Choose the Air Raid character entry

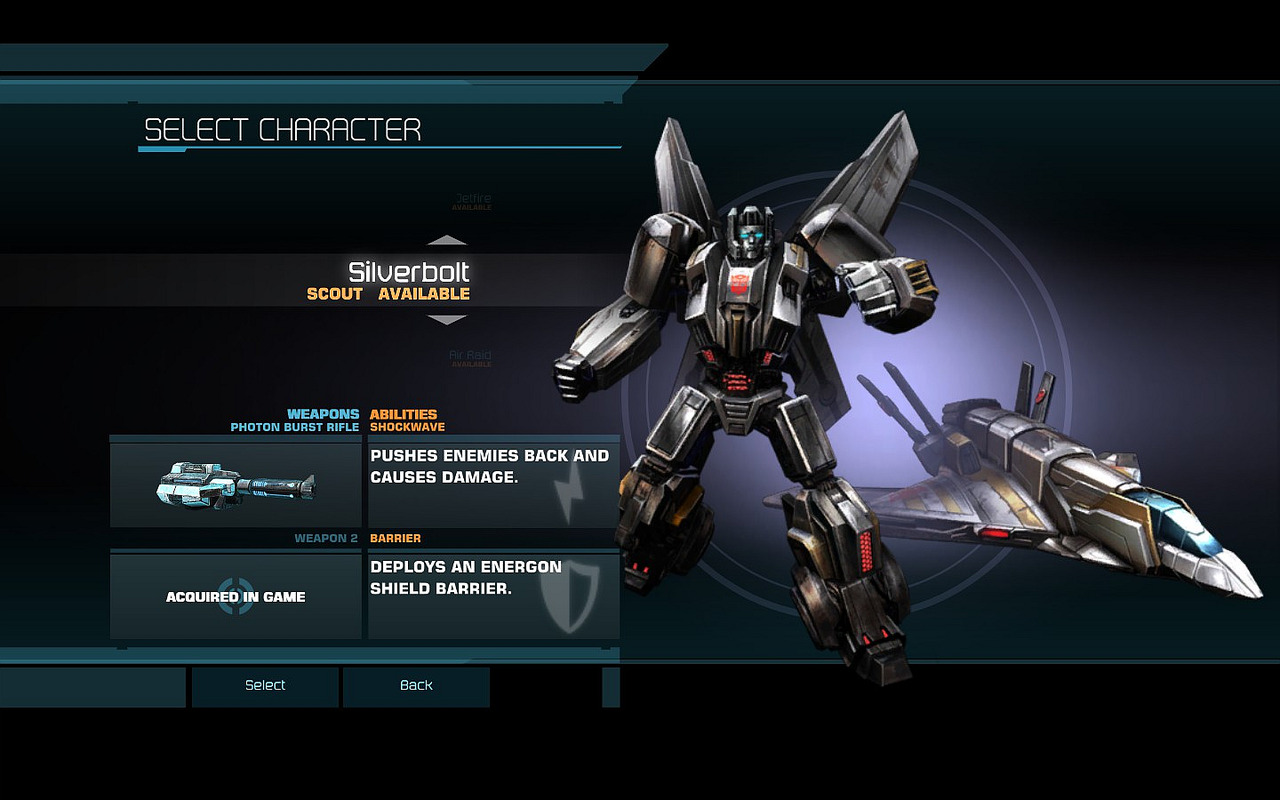[470, 357]
